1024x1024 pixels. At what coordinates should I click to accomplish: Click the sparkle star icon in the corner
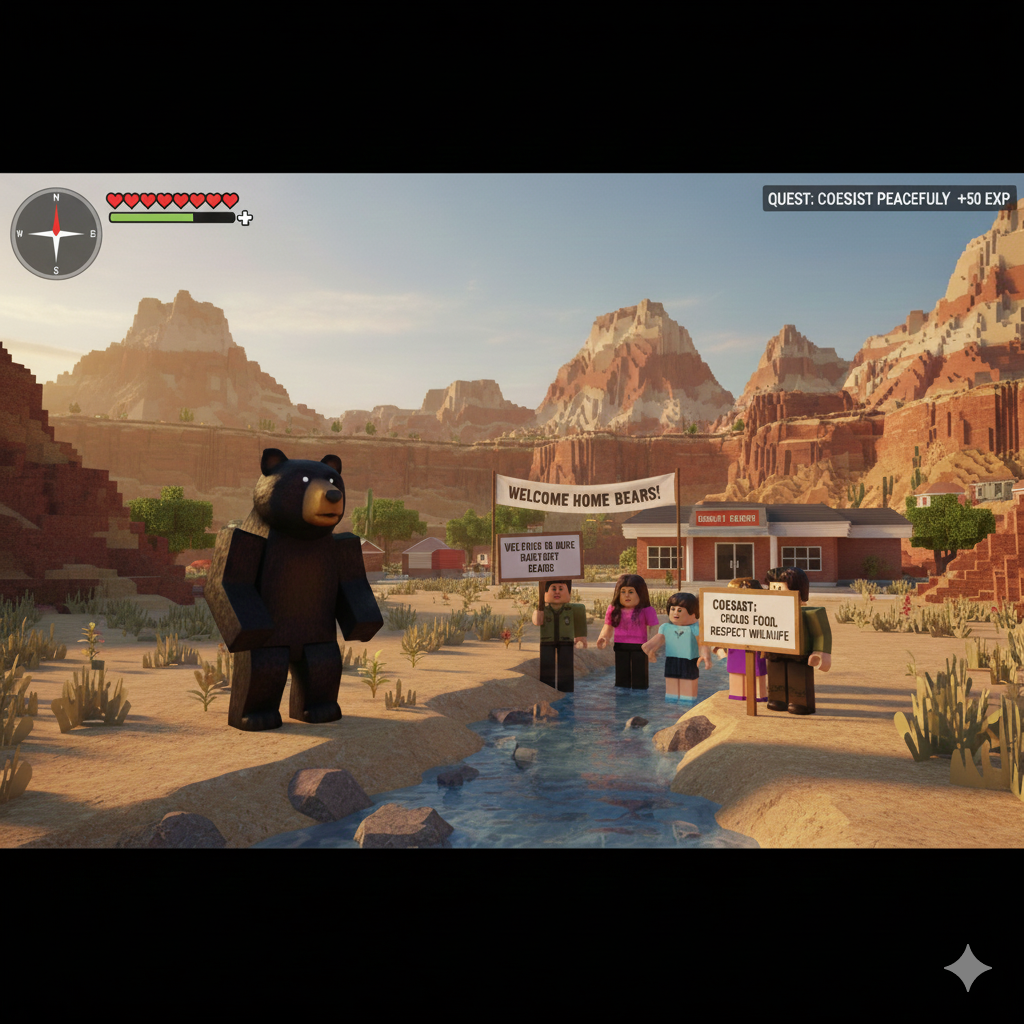point(967,967)
